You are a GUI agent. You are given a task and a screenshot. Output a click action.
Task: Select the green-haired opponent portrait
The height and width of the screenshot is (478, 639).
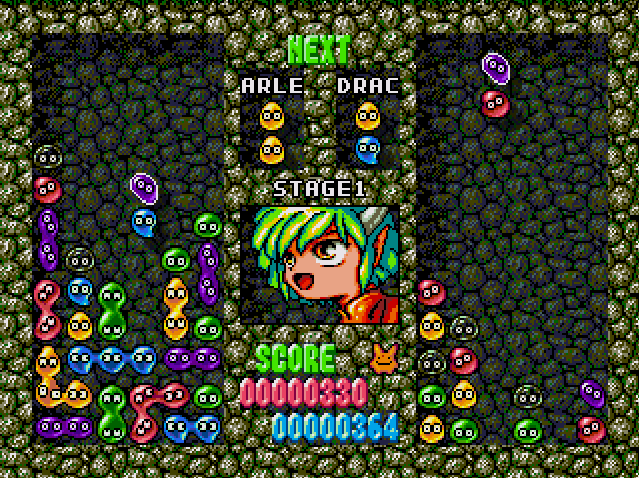click(x=320, y=265)
